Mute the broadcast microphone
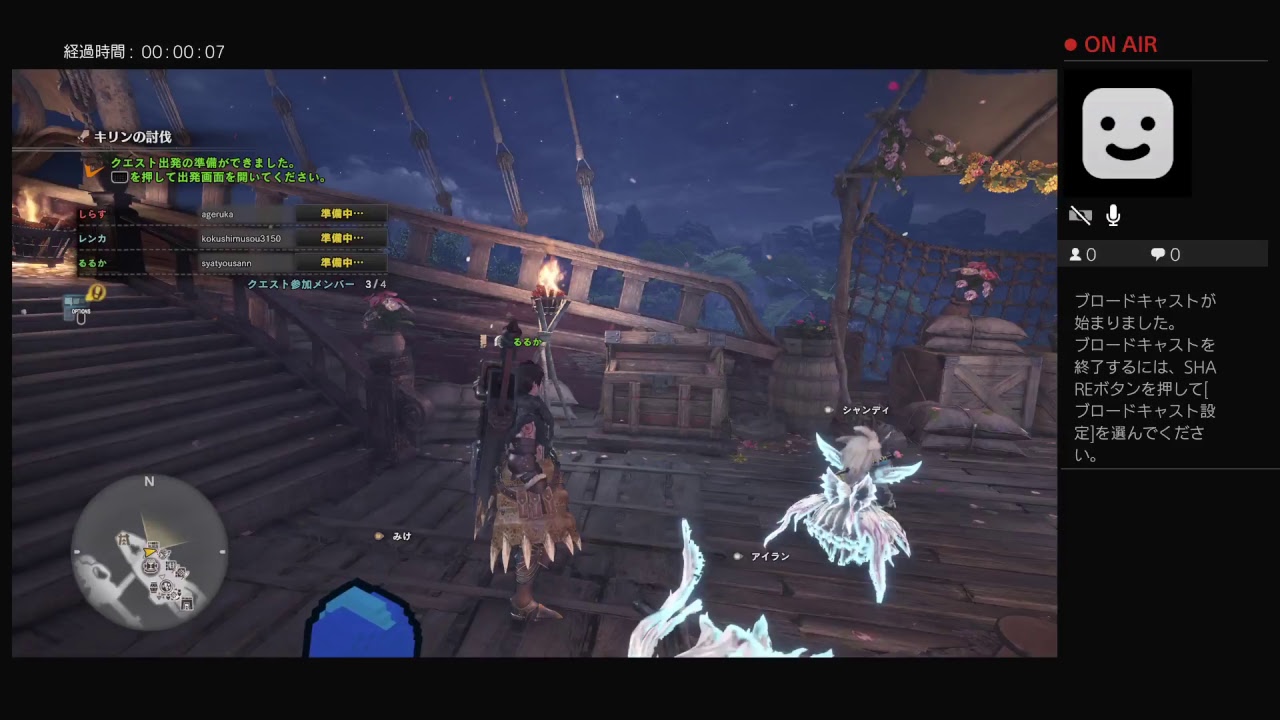This screenshot has height=720, width=1280. point(1113,213)
